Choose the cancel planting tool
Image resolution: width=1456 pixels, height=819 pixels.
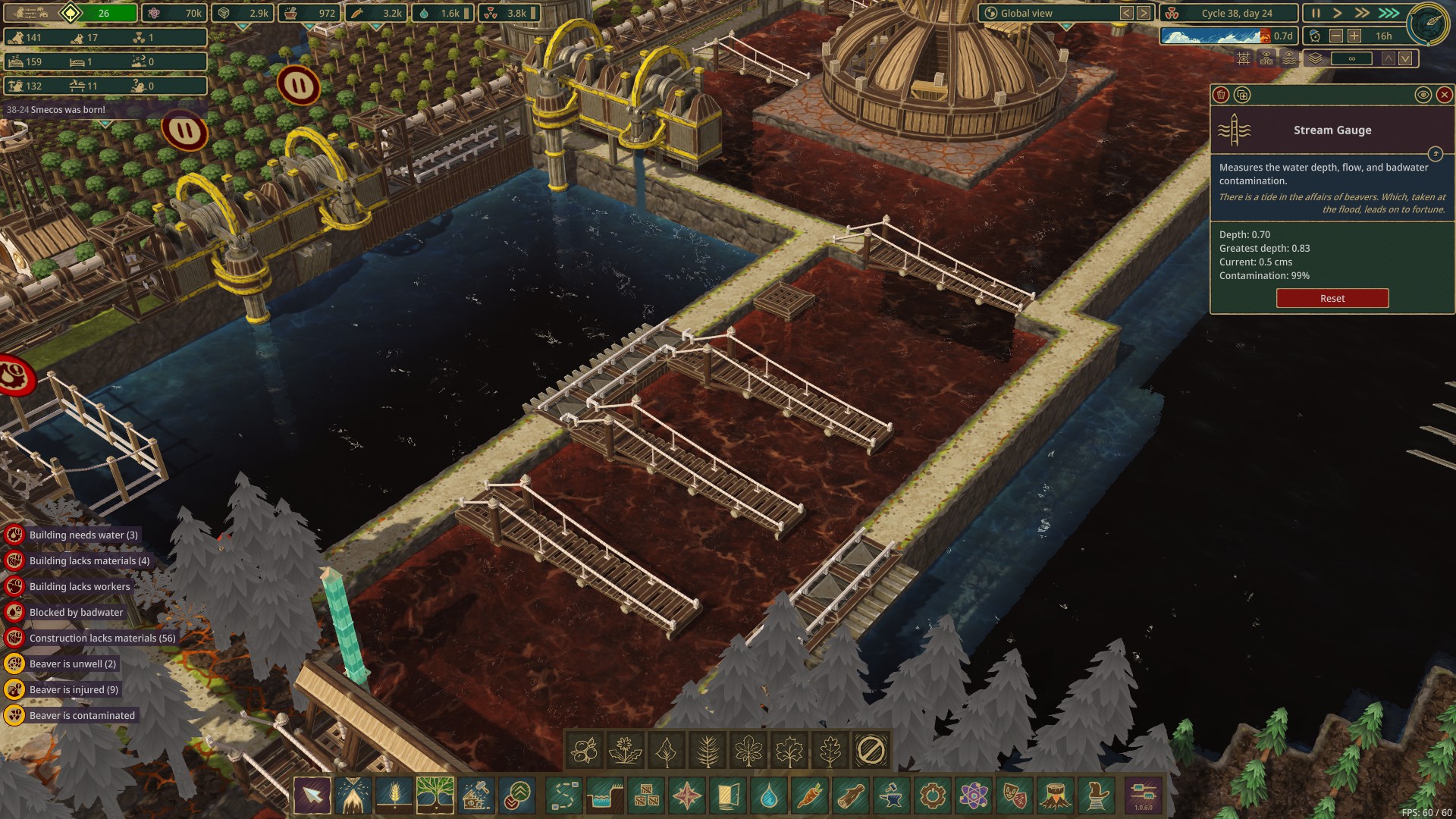coord(871,751)
